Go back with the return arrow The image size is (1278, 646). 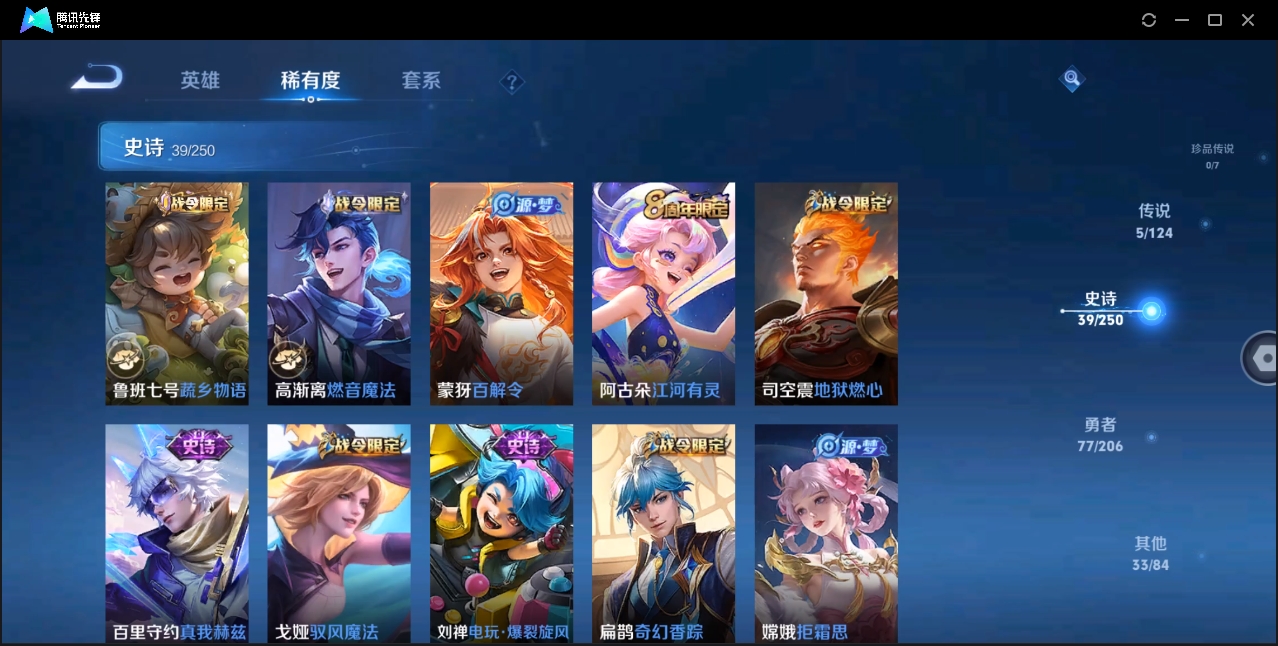point(97,78)
